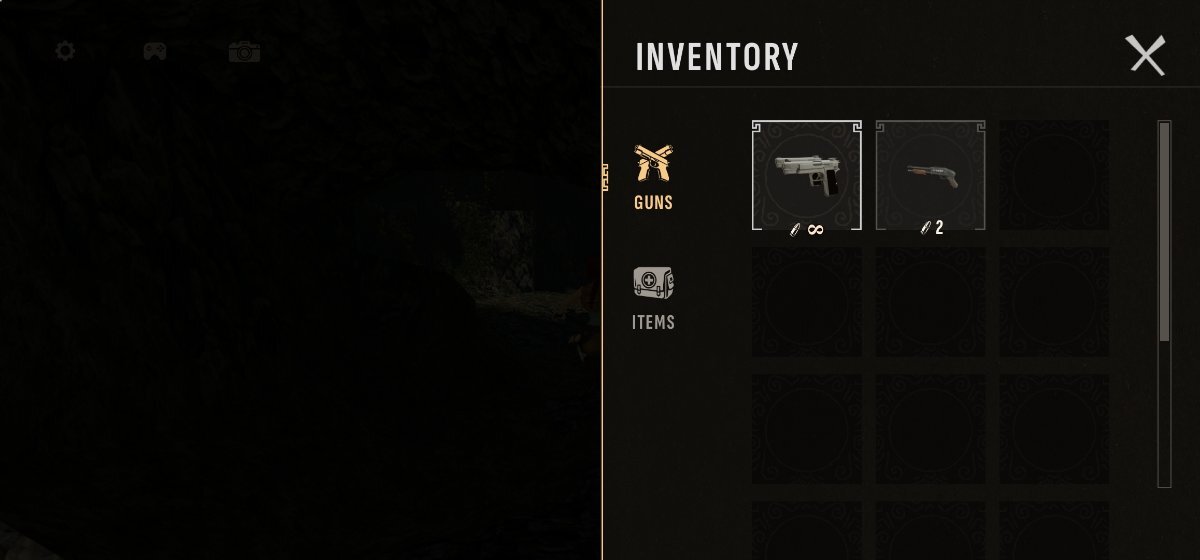Open the gear settings icon
The height and width of the screenshot is (560, 1200).
[65, 50]
